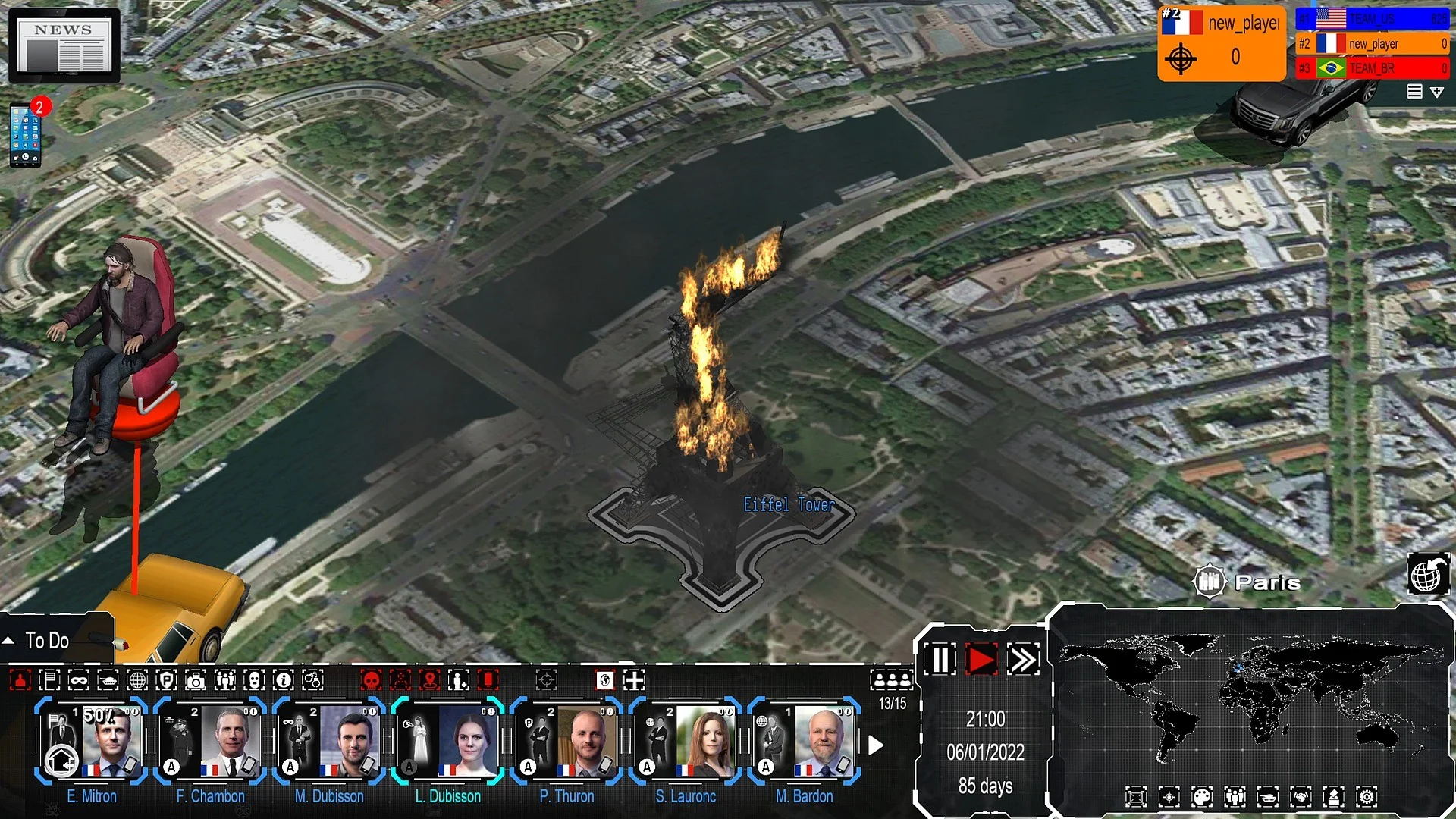This screenshot has height=819, width=1456.
Task: Toggle the scoreboard list view icon
Action: (x=1414, y=92)
